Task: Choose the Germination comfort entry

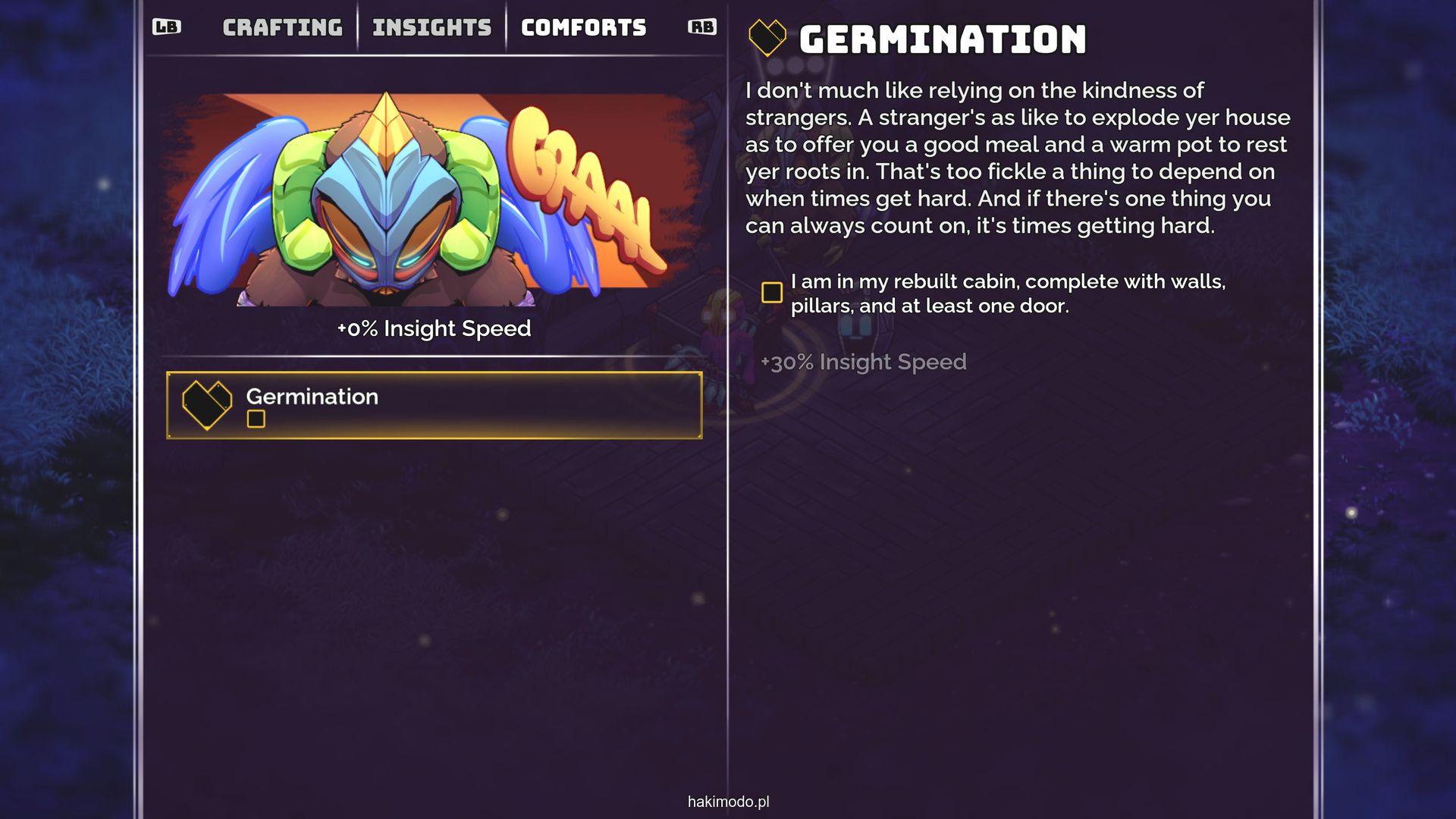Action: (x=434, y=405)
